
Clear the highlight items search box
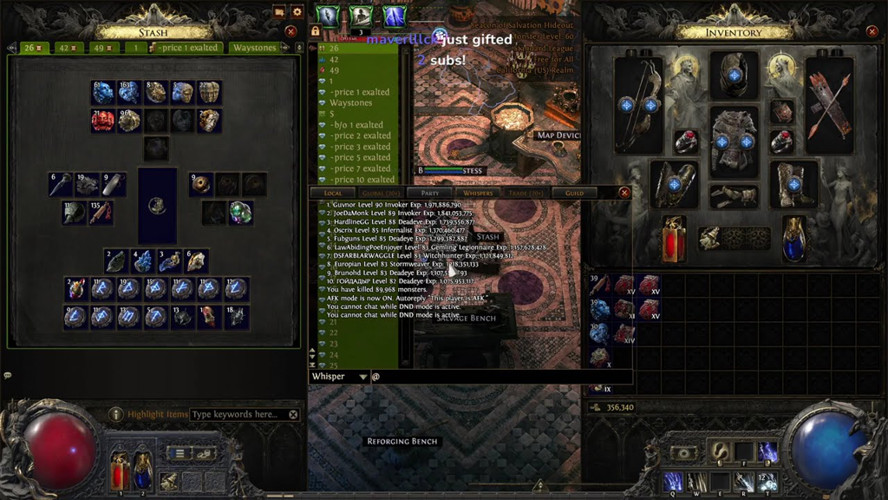pyautogui.click(x=293, y=414)
